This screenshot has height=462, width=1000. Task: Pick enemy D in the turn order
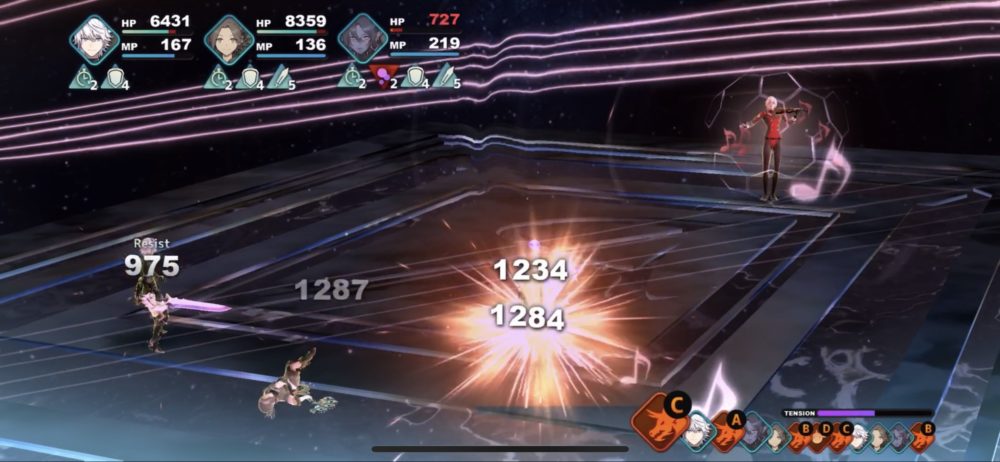[819, 436]
